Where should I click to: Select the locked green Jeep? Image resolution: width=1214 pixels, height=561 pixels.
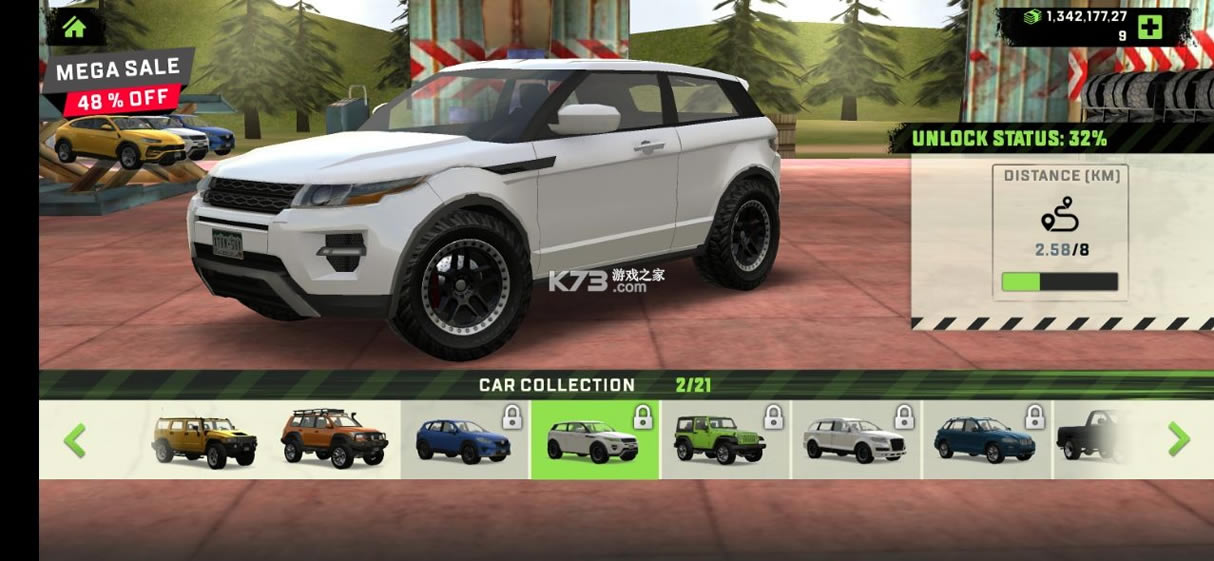tap(725, 440)
